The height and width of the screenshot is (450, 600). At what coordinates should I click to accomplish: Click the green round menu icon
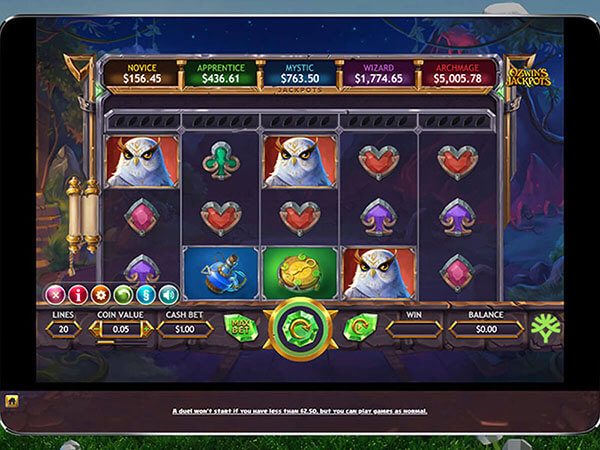pos(122,294)
